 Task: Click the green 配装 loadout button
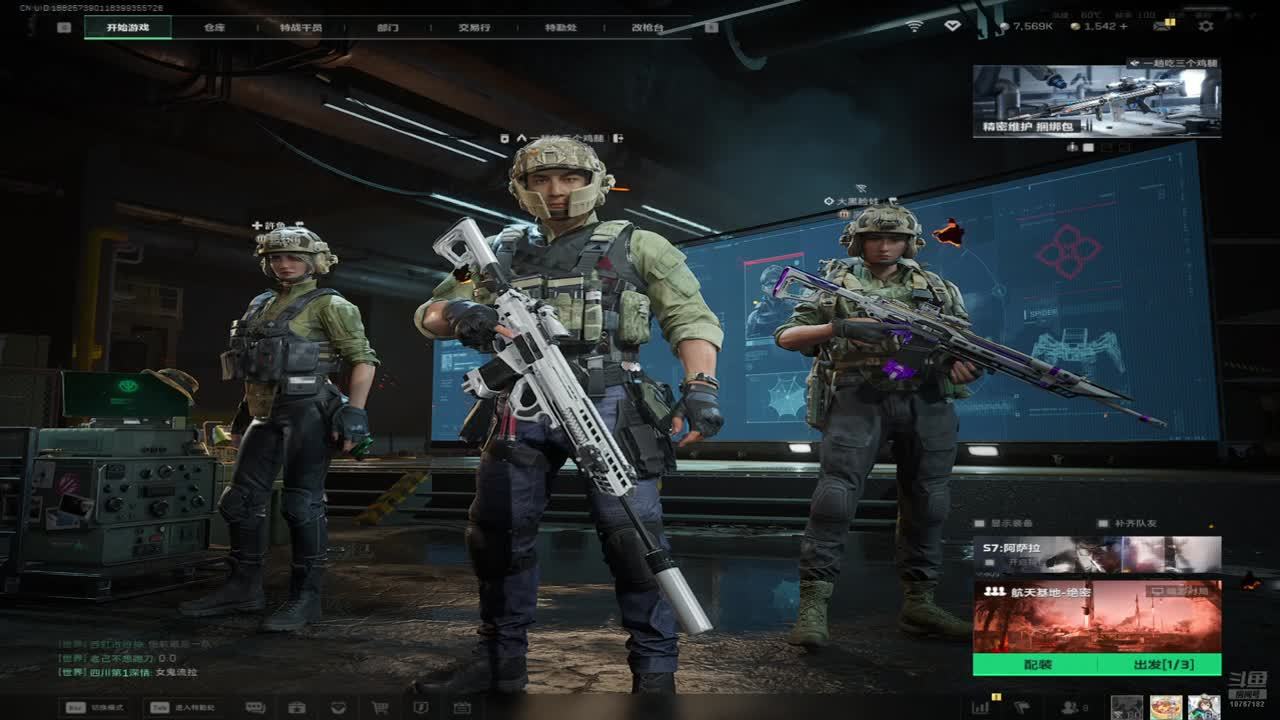tap(1037, 665)
